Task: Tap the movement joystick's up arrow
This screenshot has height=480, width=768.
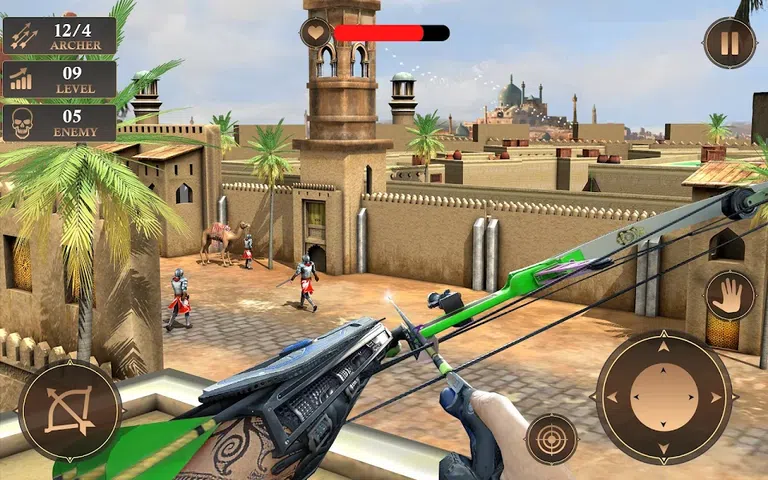Action: click(663, 347)
